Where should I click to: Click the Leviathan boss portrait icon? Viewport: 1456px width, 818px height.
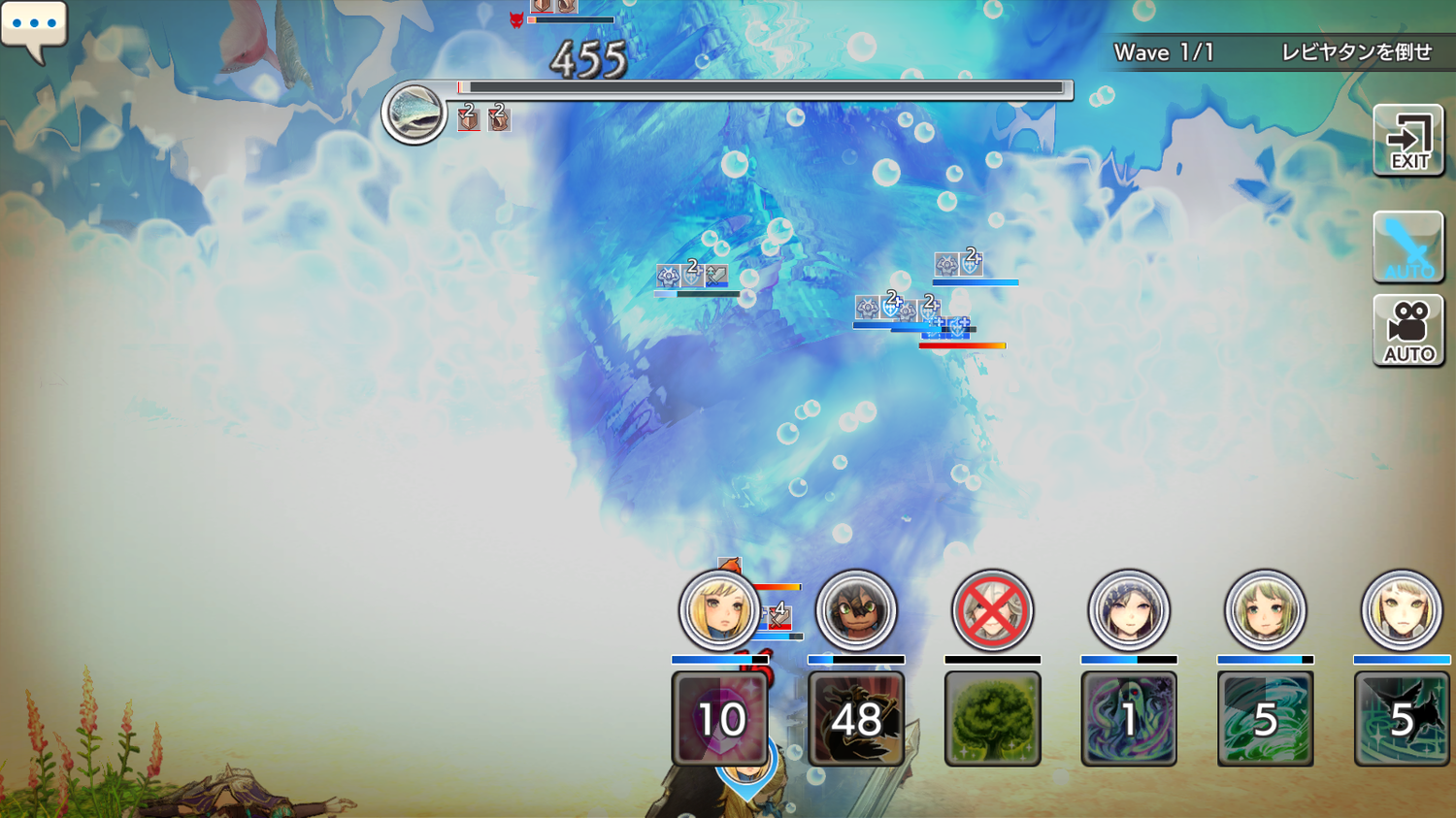[414, 113]
